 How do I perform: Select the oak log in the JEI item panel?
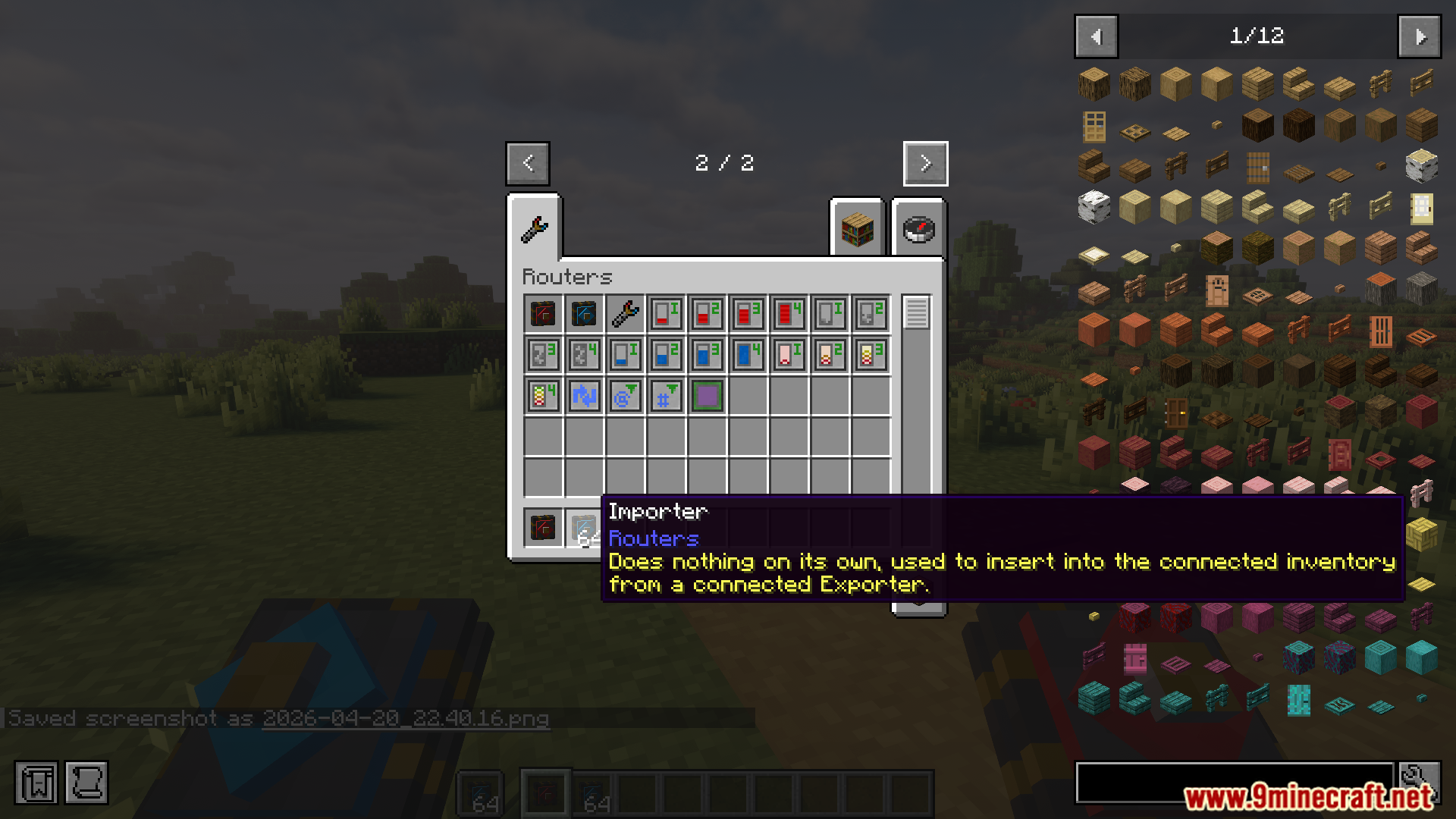[1094, 83]
